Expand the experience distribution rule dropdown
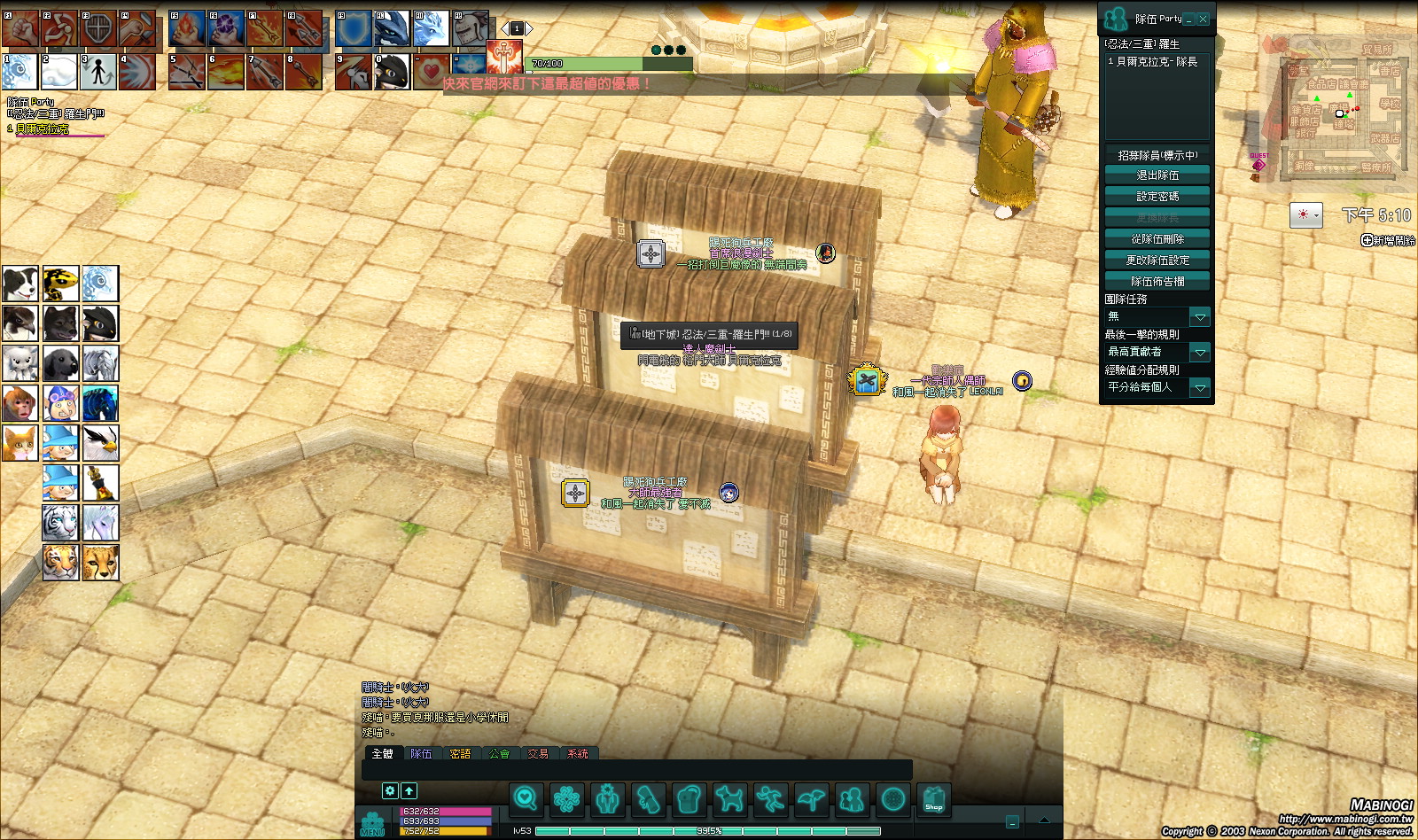This screenshot has height=840, width=1418. [x=1200, y=388]
